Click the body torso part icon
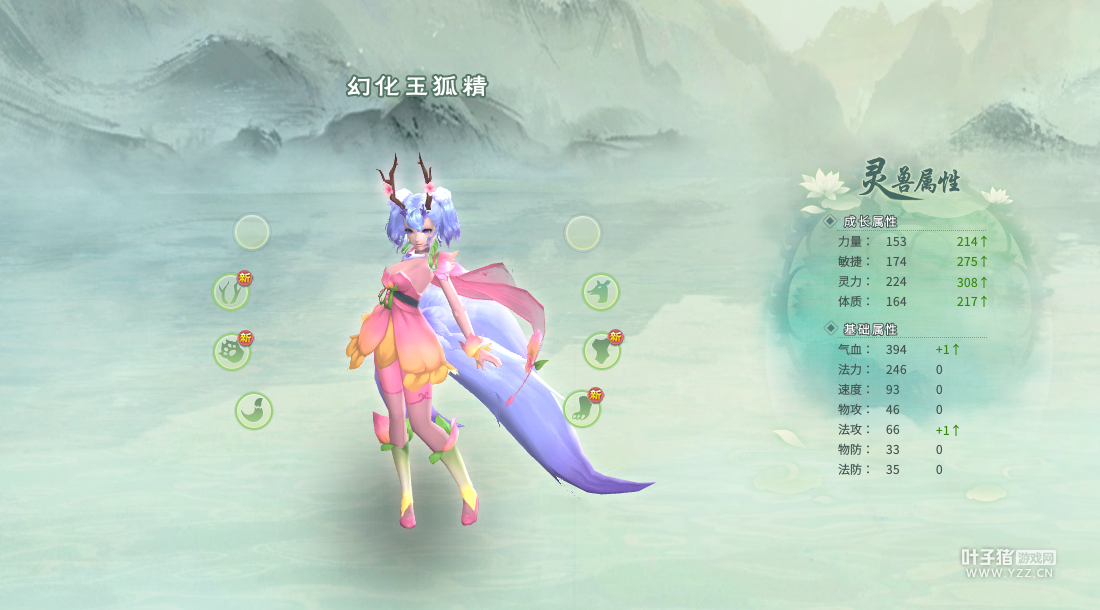Screen dimensions: 1100x610 click(x=601, y=351)
